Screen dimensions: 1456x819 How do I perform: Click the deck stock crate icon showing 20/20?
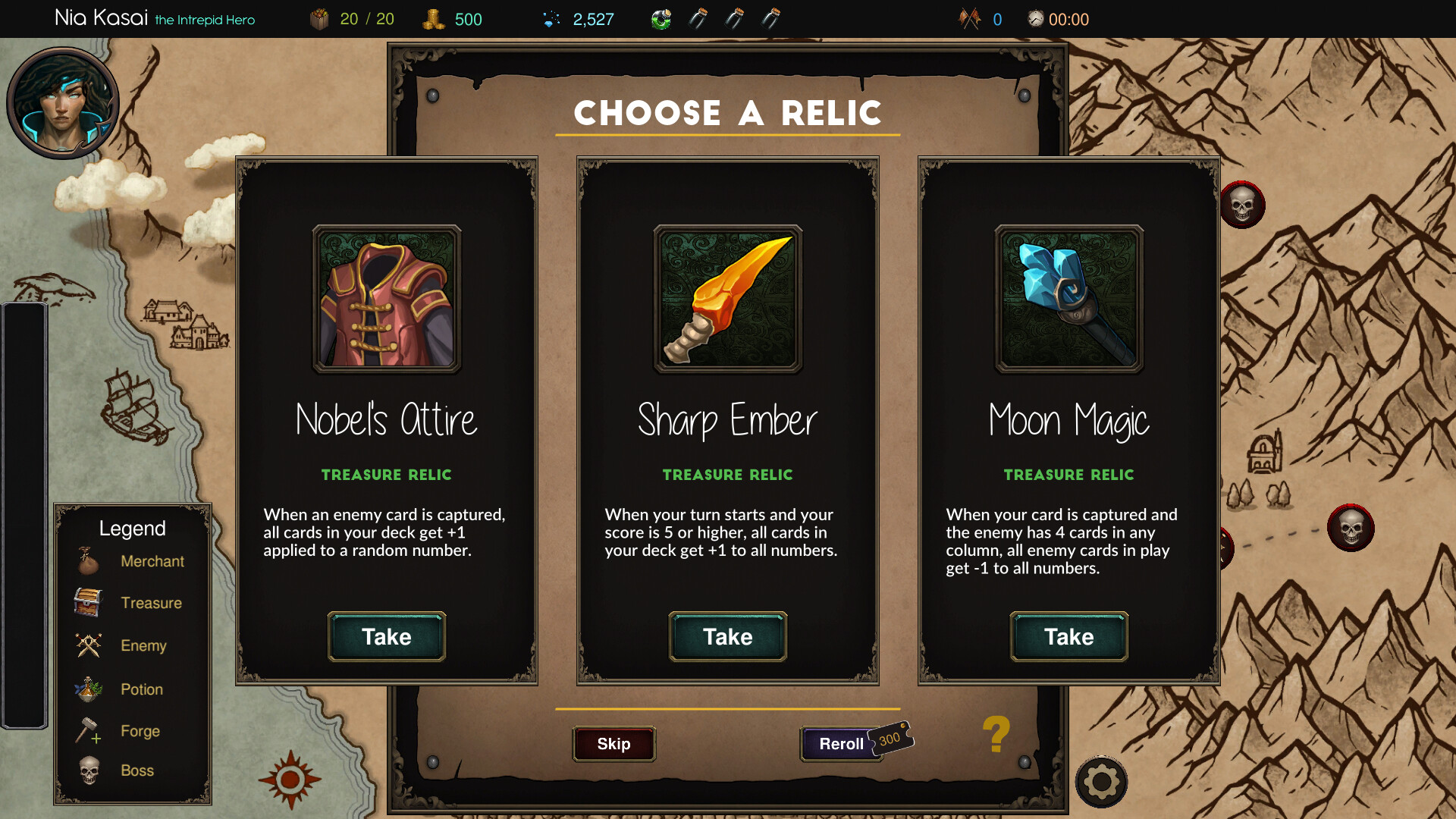pos(320,17)
